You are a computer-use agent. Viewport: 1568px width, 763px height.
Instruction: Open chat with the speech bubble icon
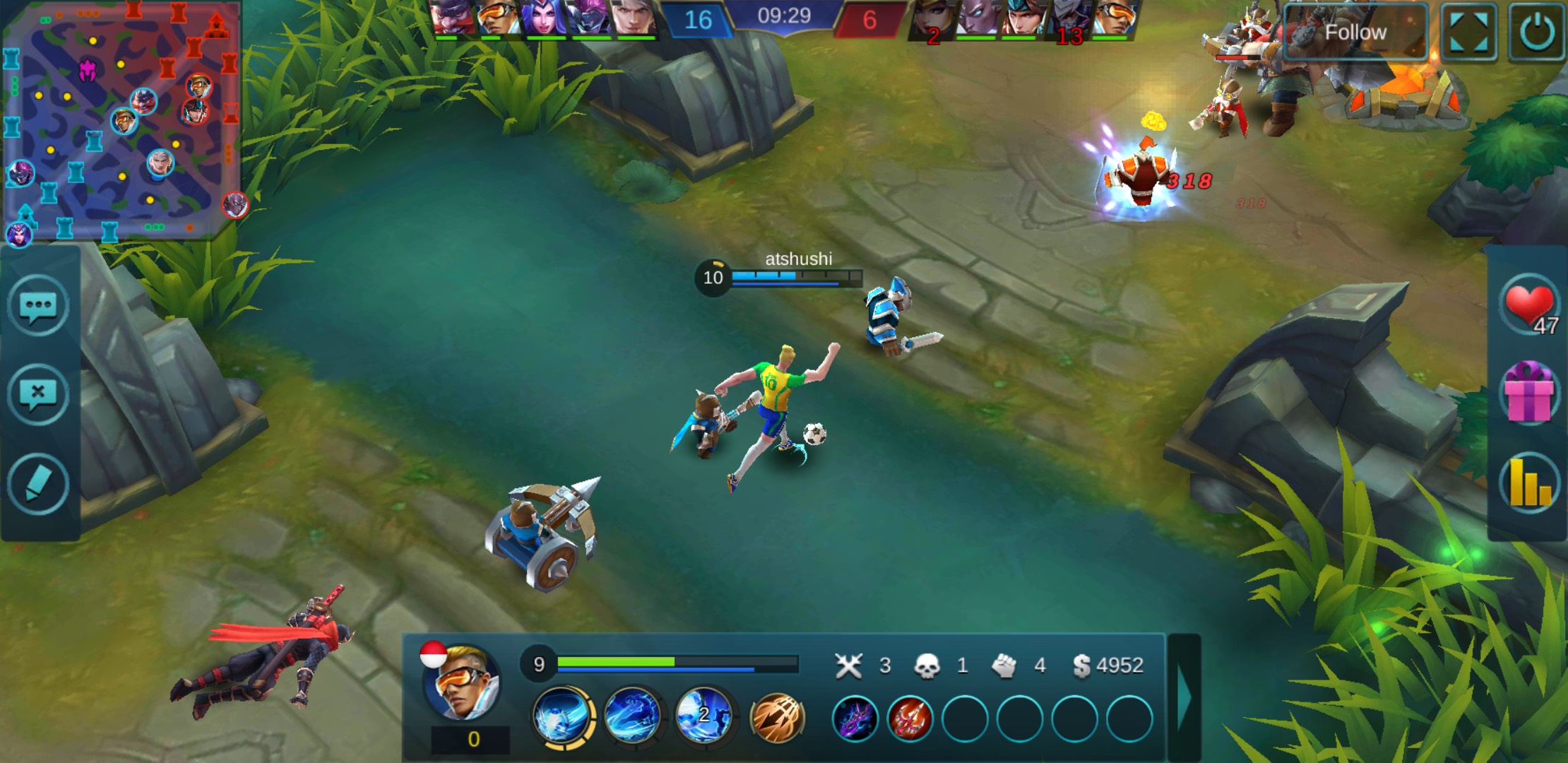click(x=38, y=307)
